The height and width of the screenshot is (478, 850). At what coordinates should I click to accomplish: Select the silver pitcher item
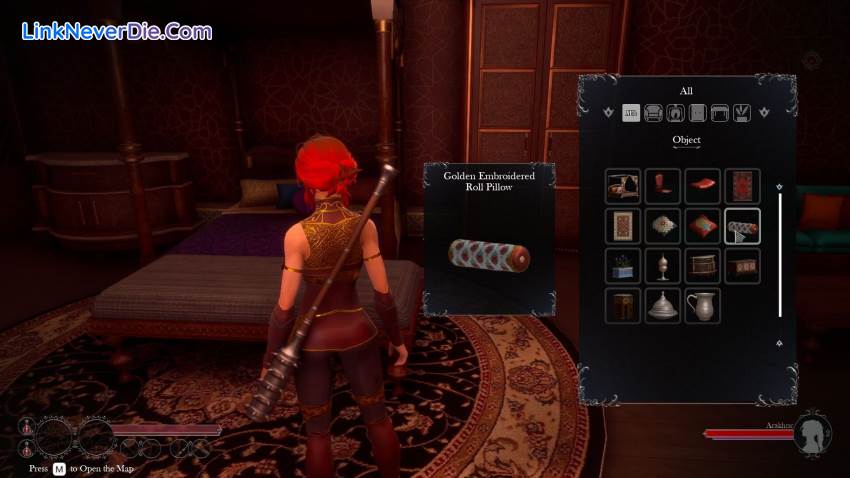point(702,305)
